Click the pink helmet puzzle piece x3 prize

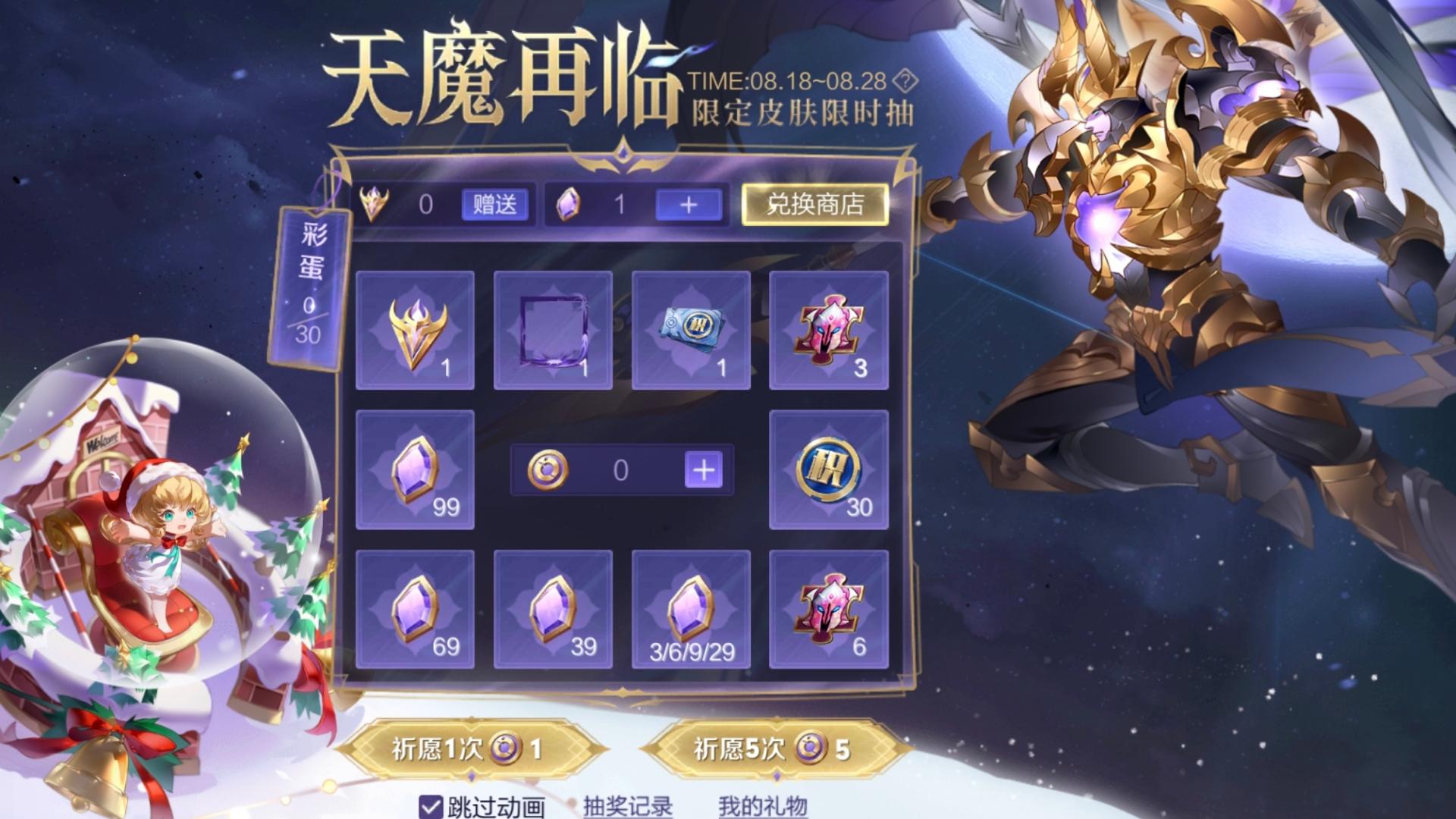tap(828, 330)
